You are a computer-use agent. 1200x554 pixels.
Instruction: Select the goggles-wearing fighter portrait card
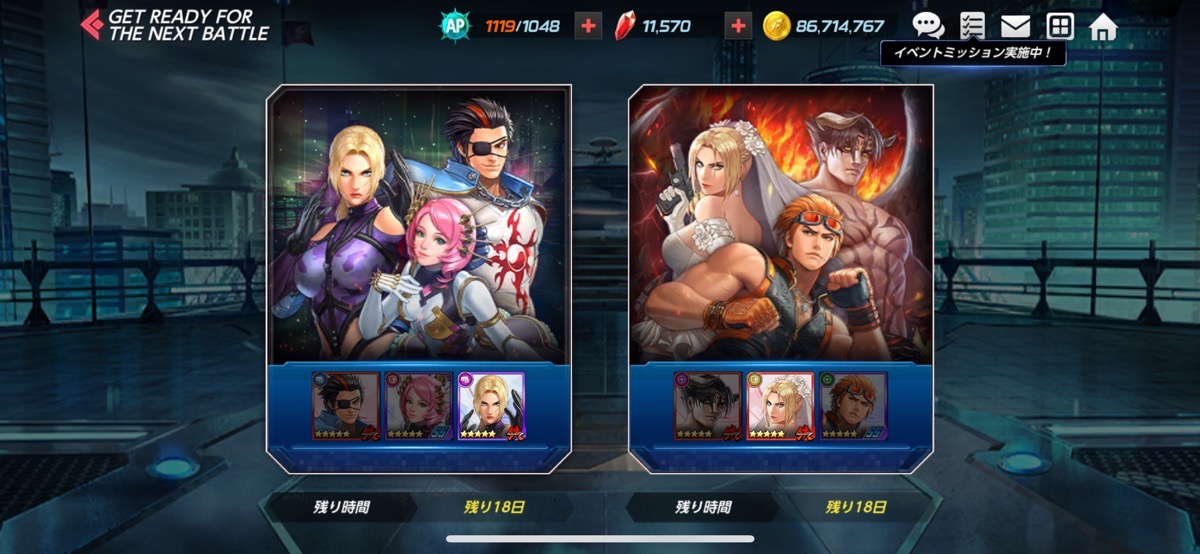pyautogui.click(x=854, y=406)
